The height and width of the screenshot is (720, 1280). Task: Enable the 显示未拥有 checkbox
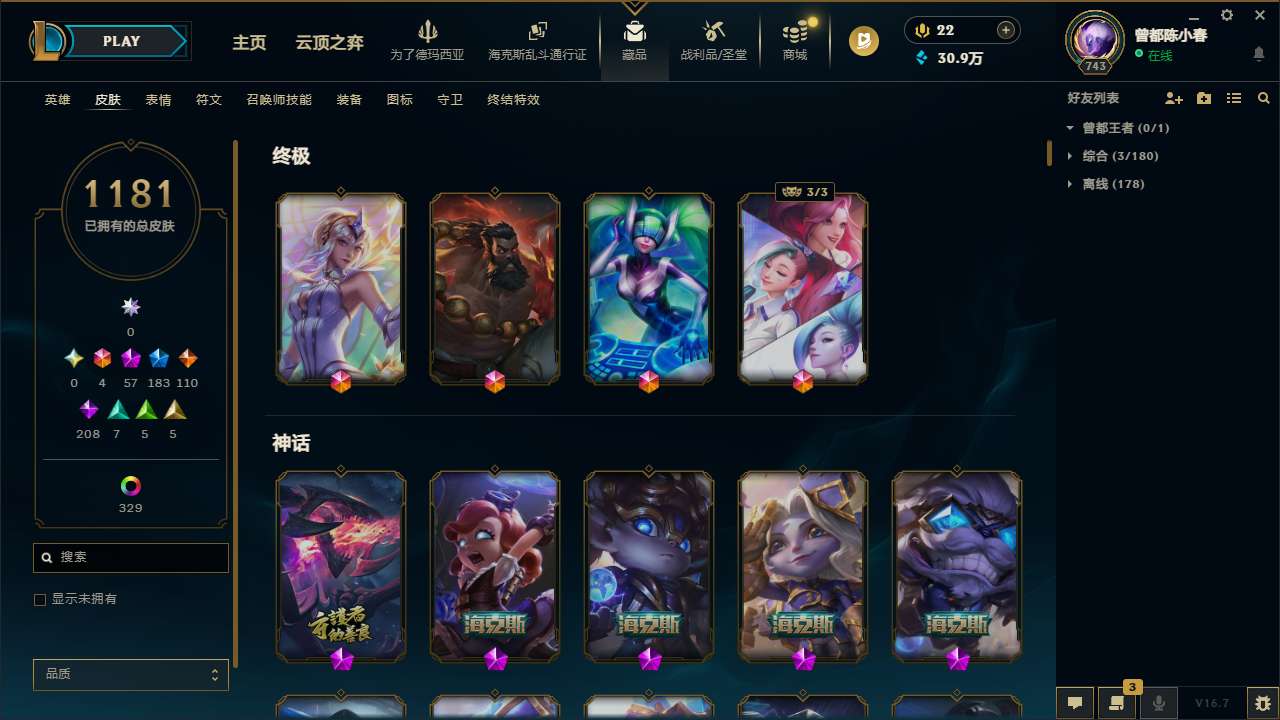40,599
